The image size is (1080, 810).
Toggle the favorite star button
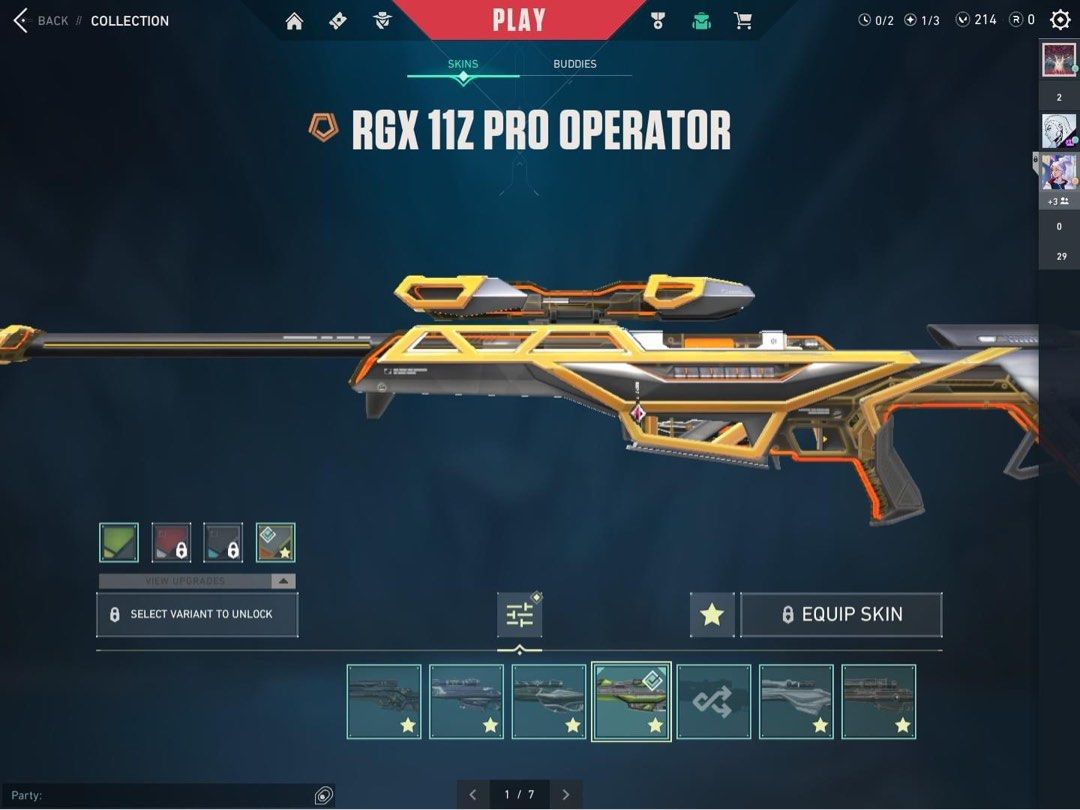pyautogui.click(x=712, y=615)
